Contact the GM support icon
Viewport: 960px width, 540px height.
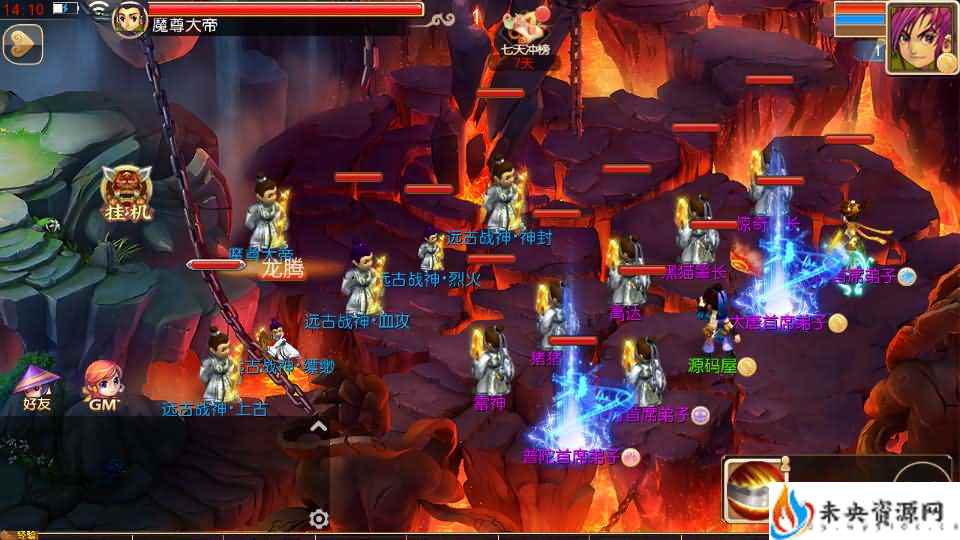(x=105, y=383)
